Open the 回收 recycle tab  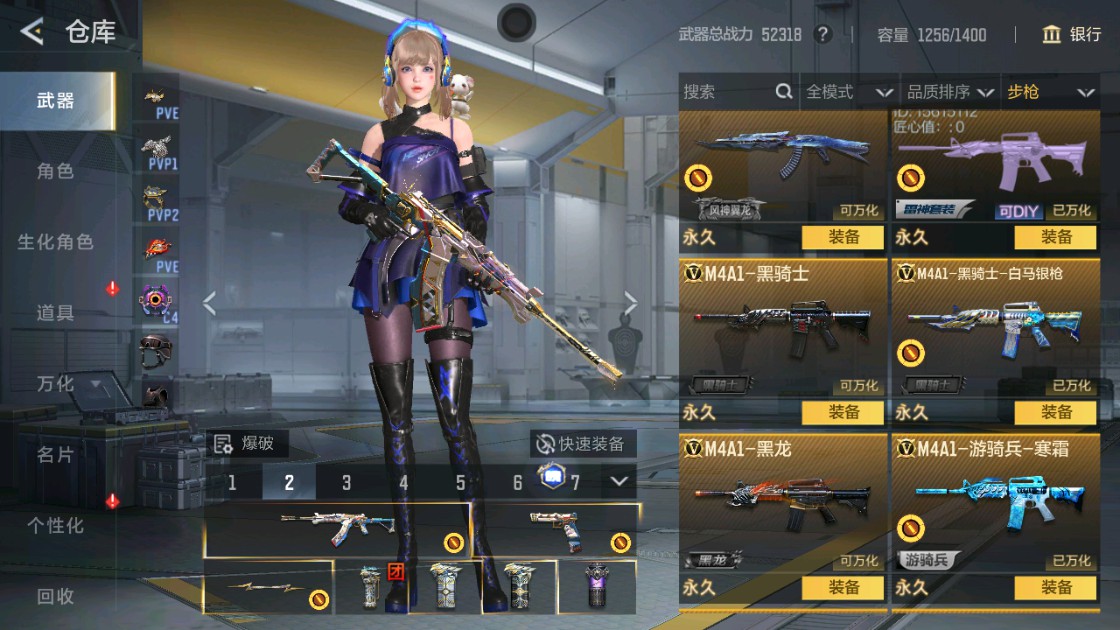click(56, 596)
